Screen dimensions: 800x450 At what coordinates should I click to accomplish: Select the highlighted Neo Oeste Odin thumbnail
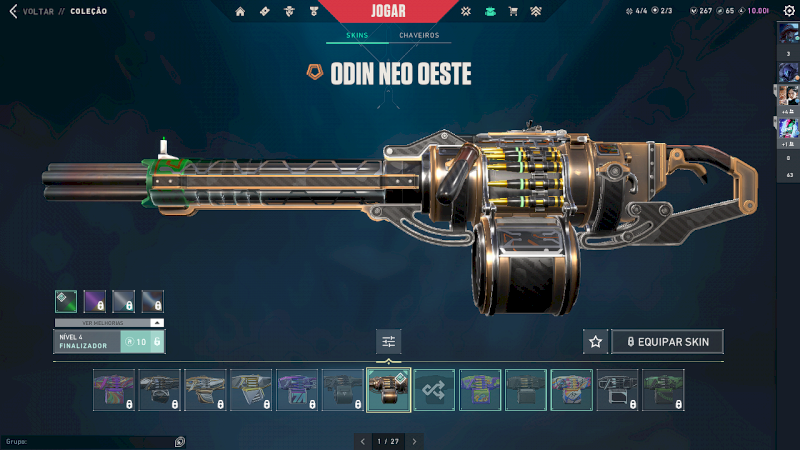click(x=389, y=390)
